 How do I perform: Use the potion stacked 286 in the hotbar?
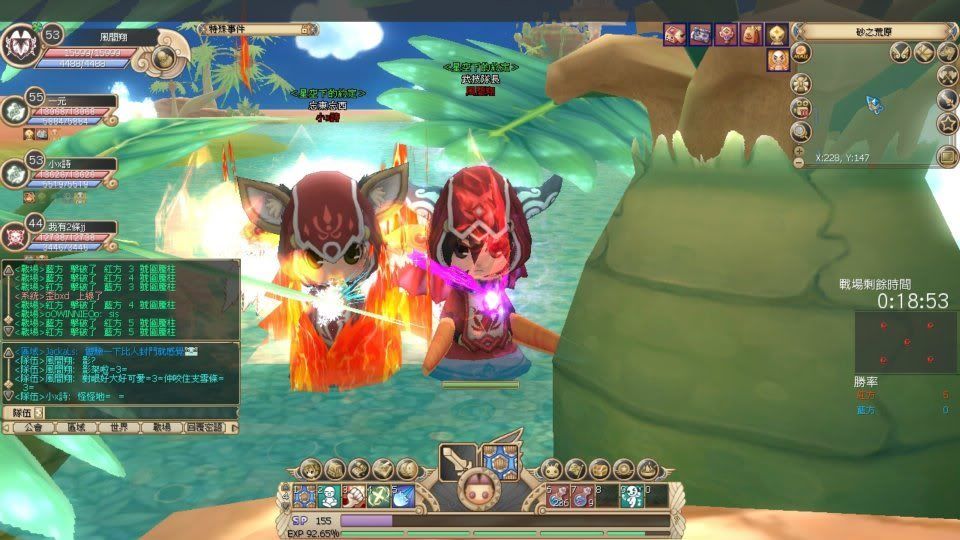tap(558, 495)
